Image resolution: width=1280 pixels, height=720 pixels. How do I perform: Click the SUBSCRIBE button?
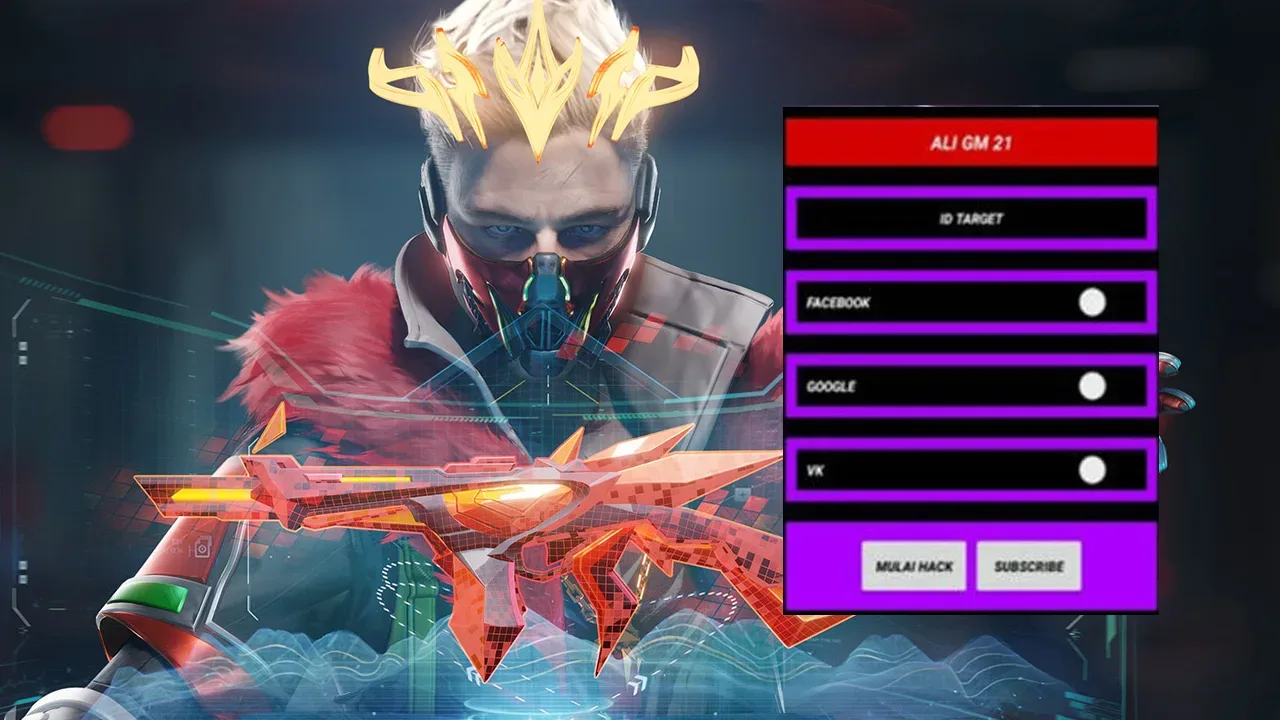[1028, 566]
